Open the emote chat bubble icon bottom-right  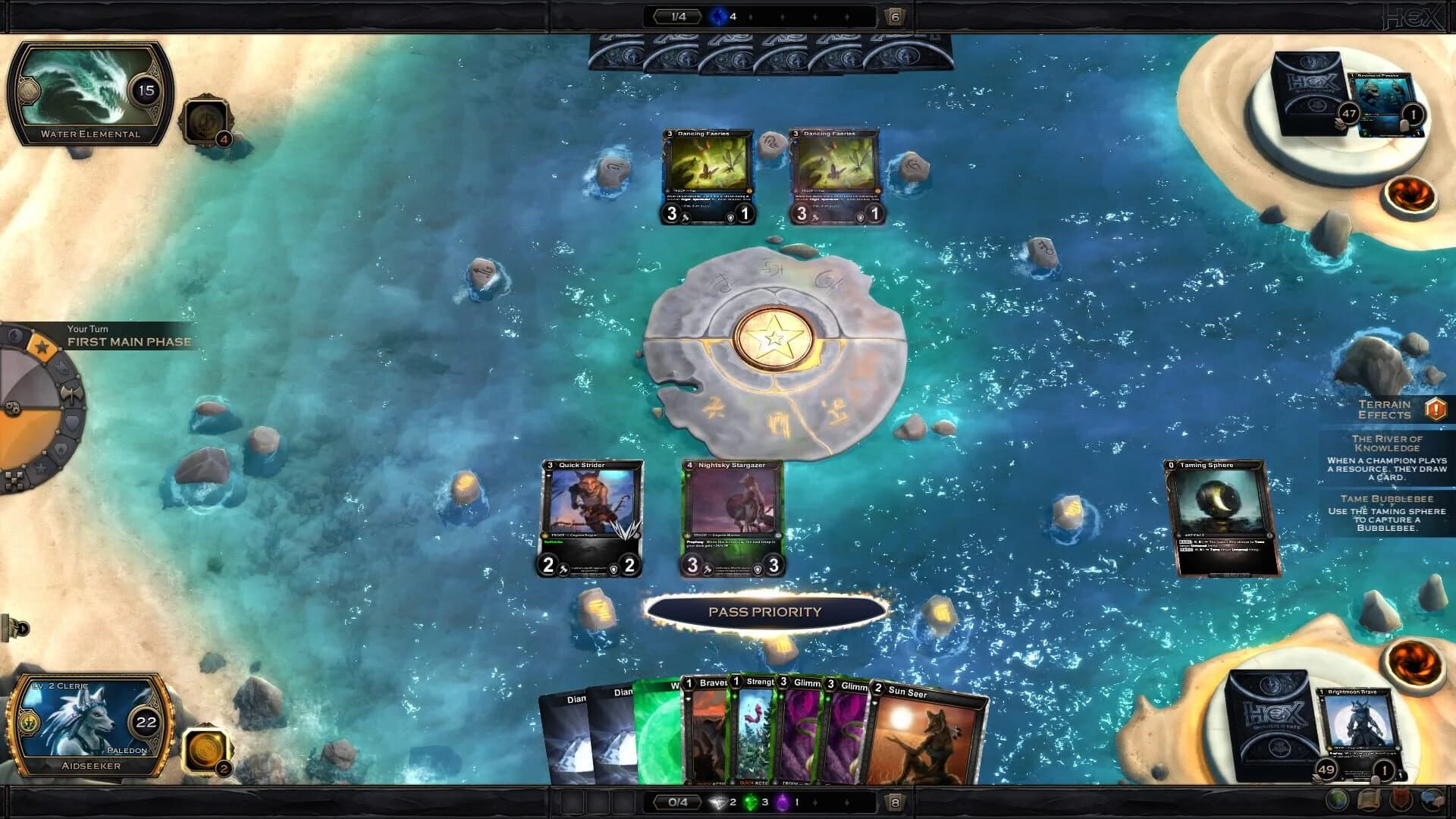coord(1431,800)
